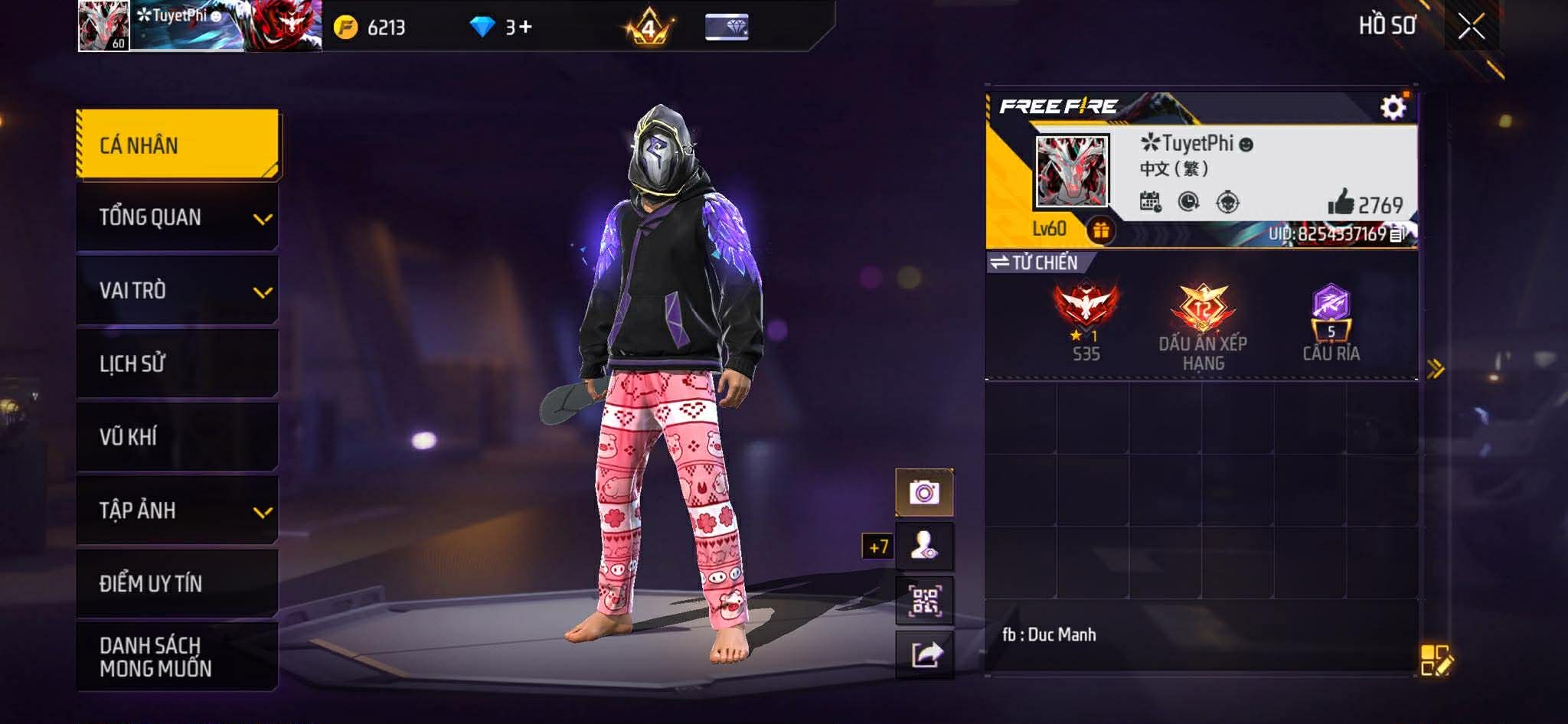Give a like with thumbs-up icon
Screen dimensions: 1568x724
pos(1341,203)
